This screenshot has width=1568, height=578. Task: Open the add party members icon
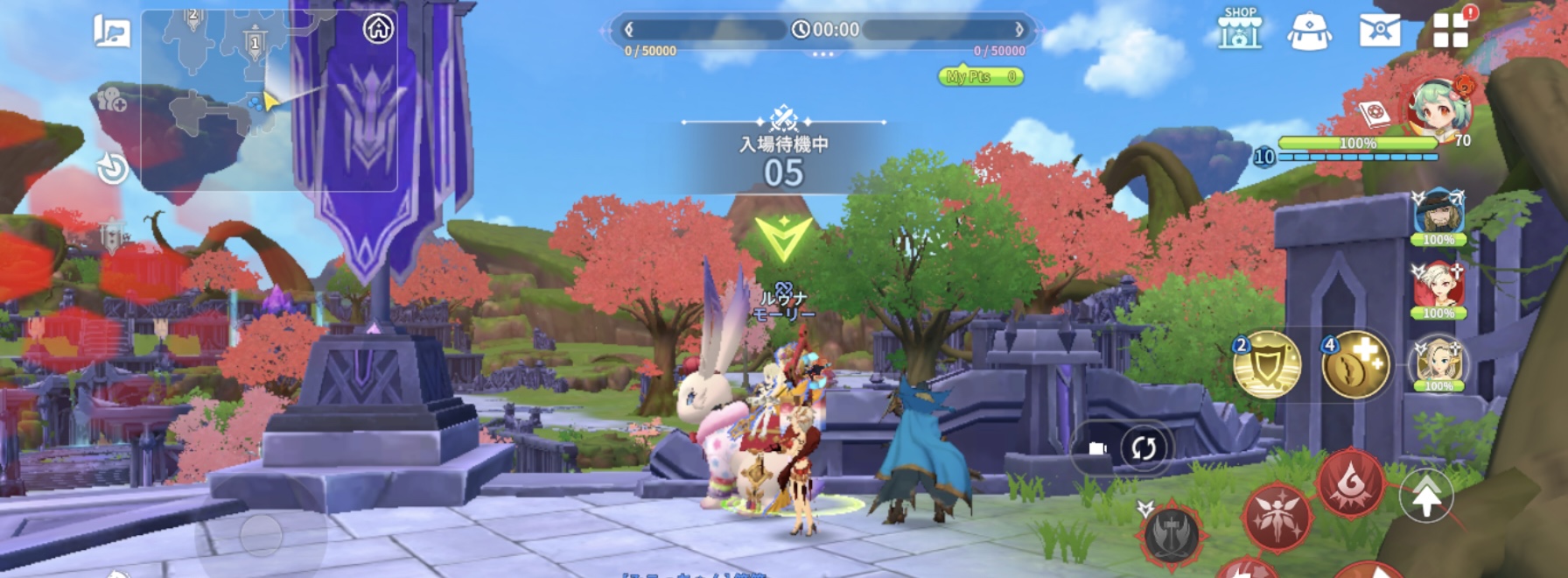pos(112,101)
